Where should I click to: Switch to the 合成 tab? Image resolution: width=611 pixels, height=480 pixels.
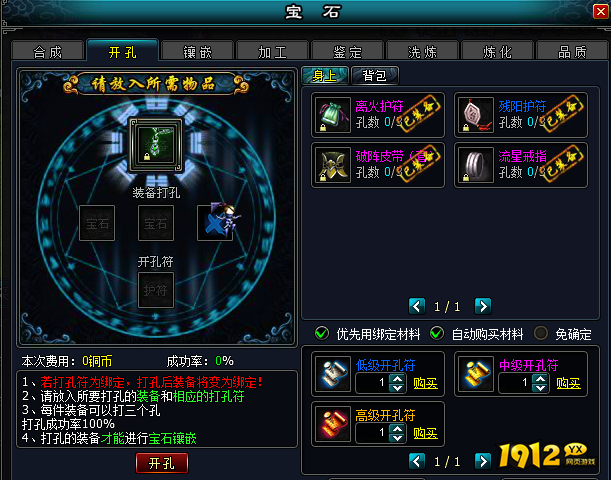tap(47, 51)
